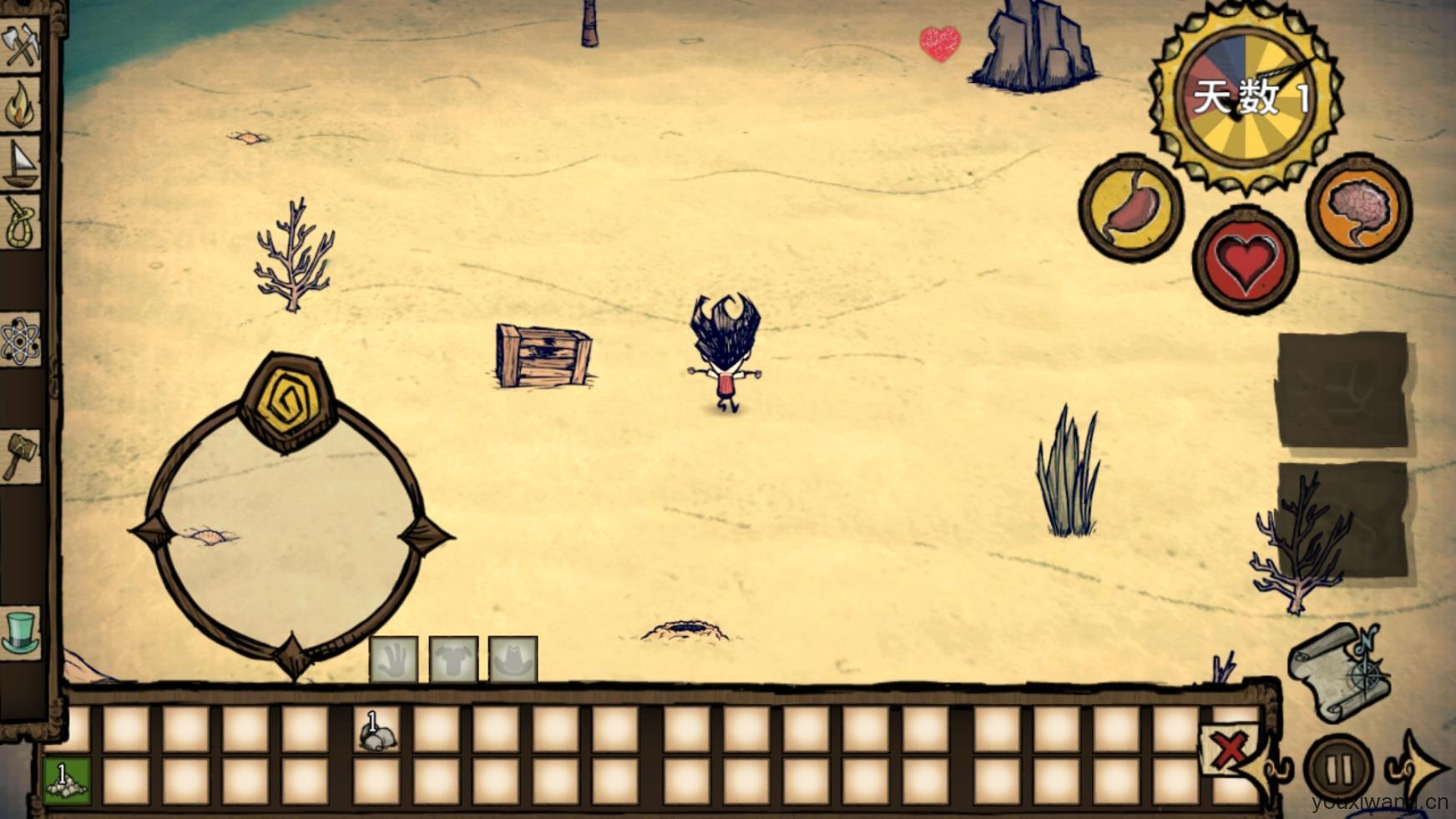The width and height of the screenshot is (1456, 819).
Task: Open the hammer Structures crafting tab
Action: click(x=21, y=456)
